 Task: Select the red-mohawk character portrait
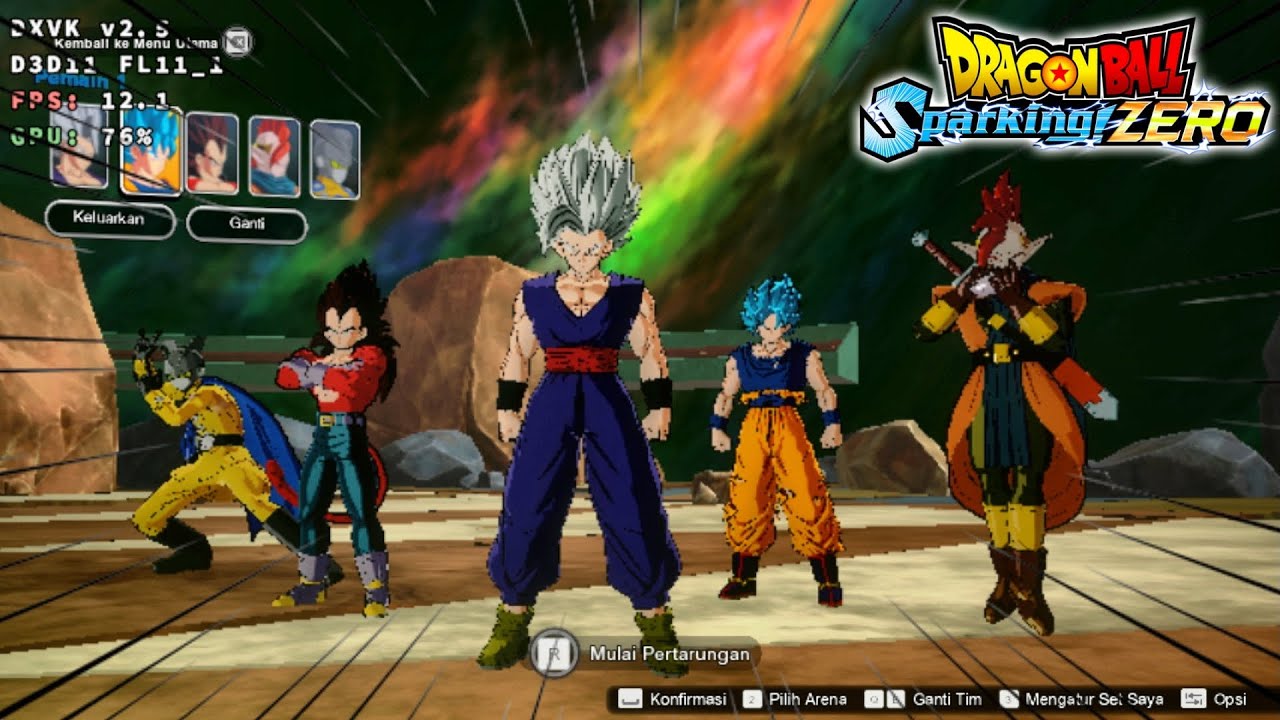click(273, 156)
